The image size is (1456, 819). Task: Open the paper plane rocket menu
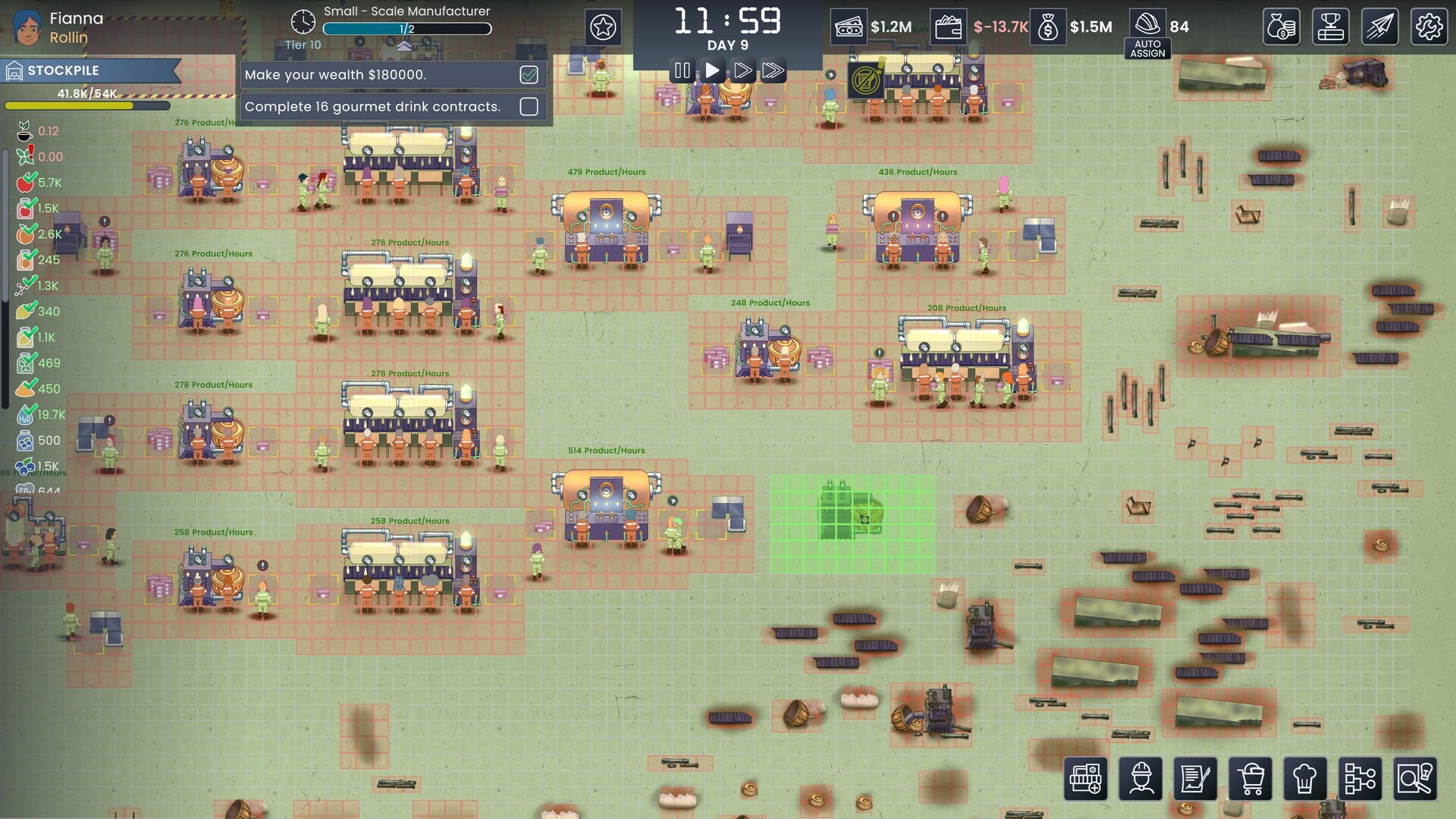(1380, 27)
